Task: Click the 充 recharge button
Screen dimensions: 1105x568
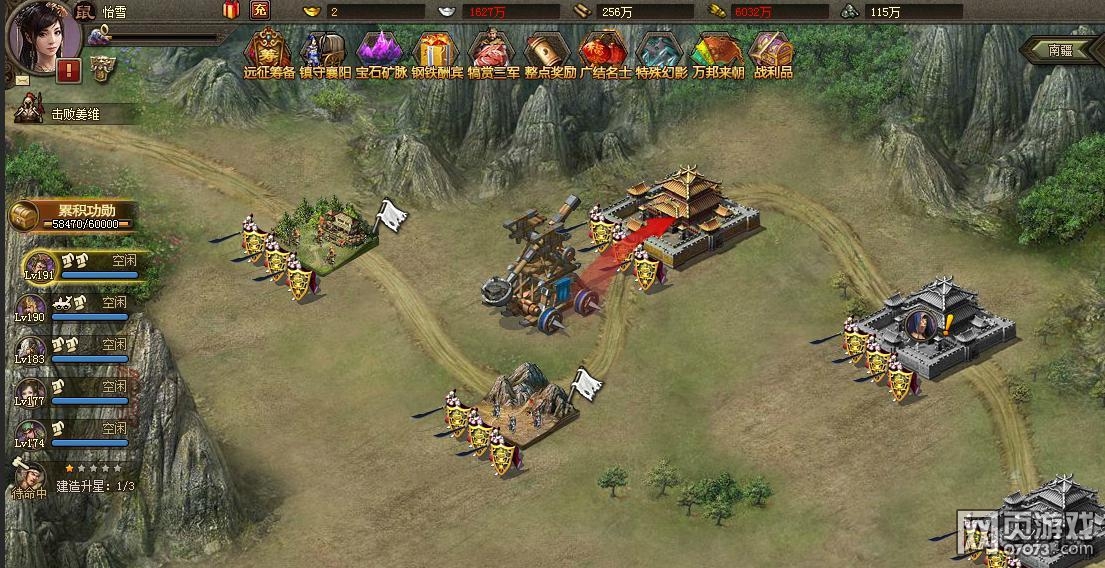Action: pos(259,11)
